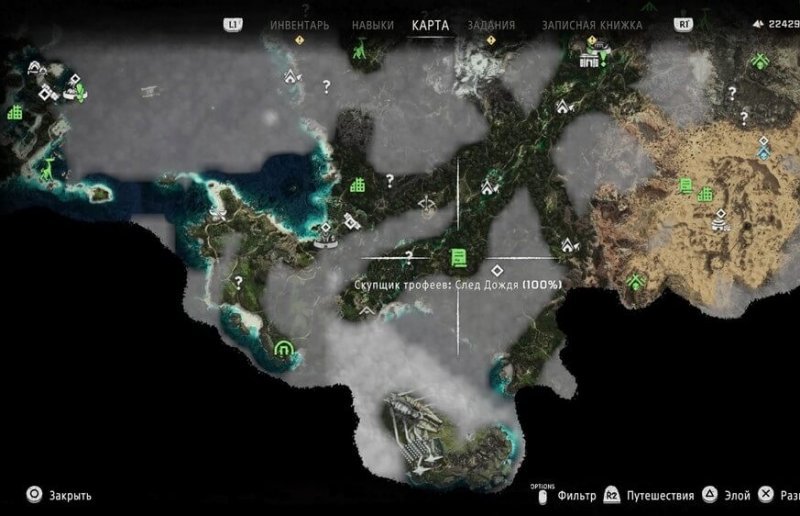This screenshot has width=800, height=516.
Task: Select the Скупщик трофеев marker under the crosshair
Action: pyautogui.click(x=458, y=259)
